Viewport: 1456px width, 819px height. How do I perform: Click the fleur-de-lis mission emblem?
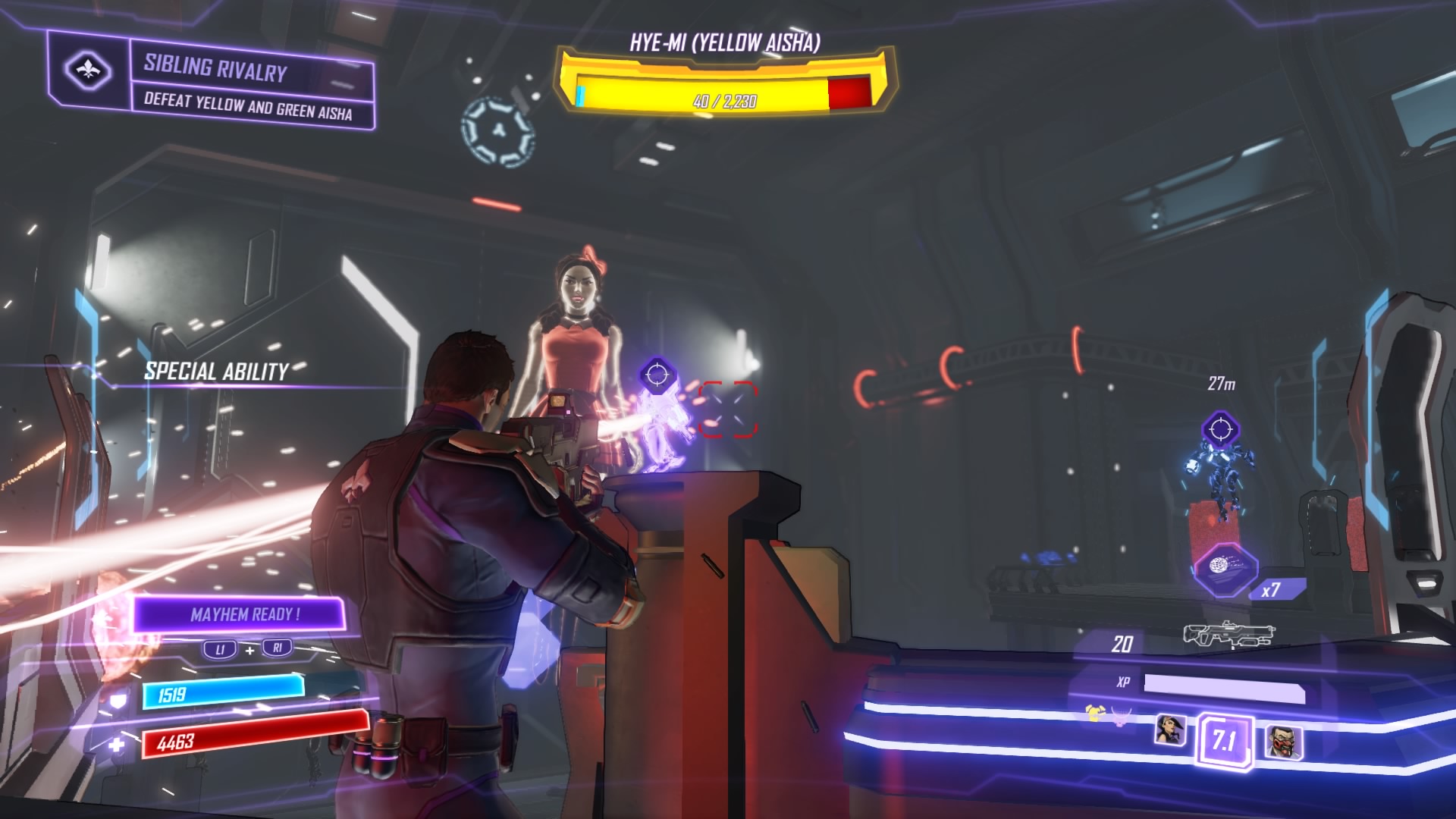[89, 71]
